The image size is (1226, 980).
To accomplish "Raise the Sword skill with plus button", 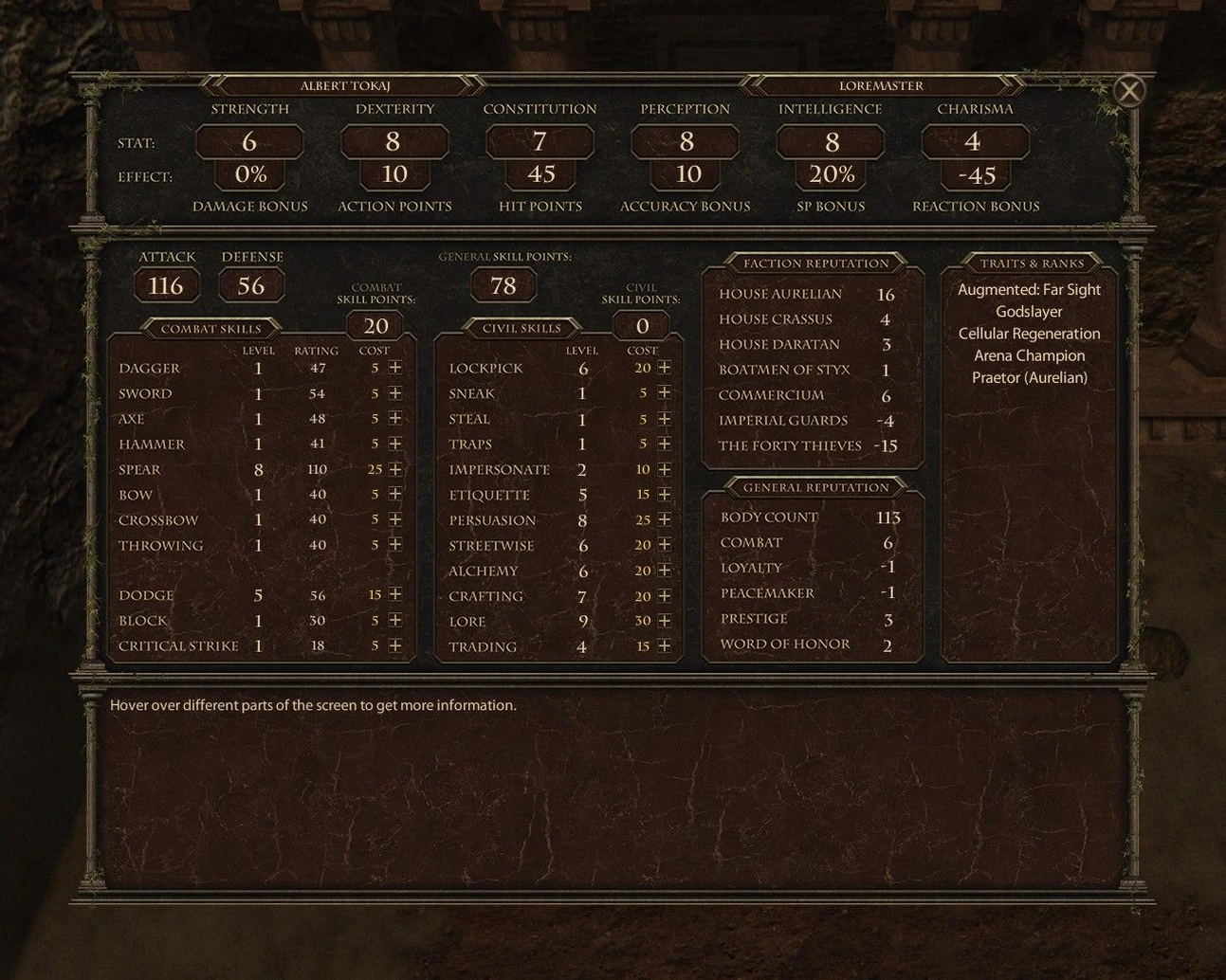I will 395,393.
